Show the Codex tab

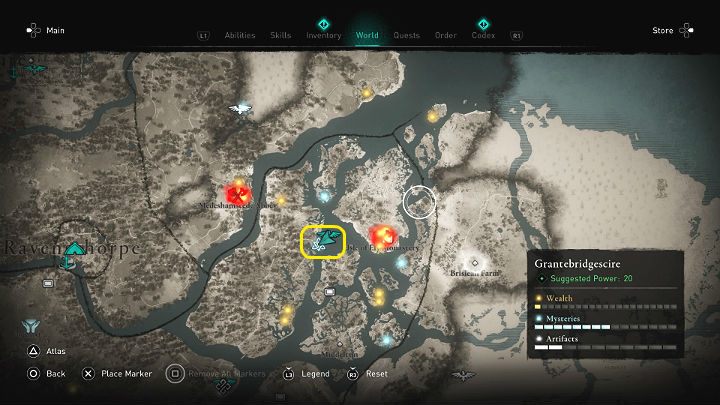tap(483, 36)
